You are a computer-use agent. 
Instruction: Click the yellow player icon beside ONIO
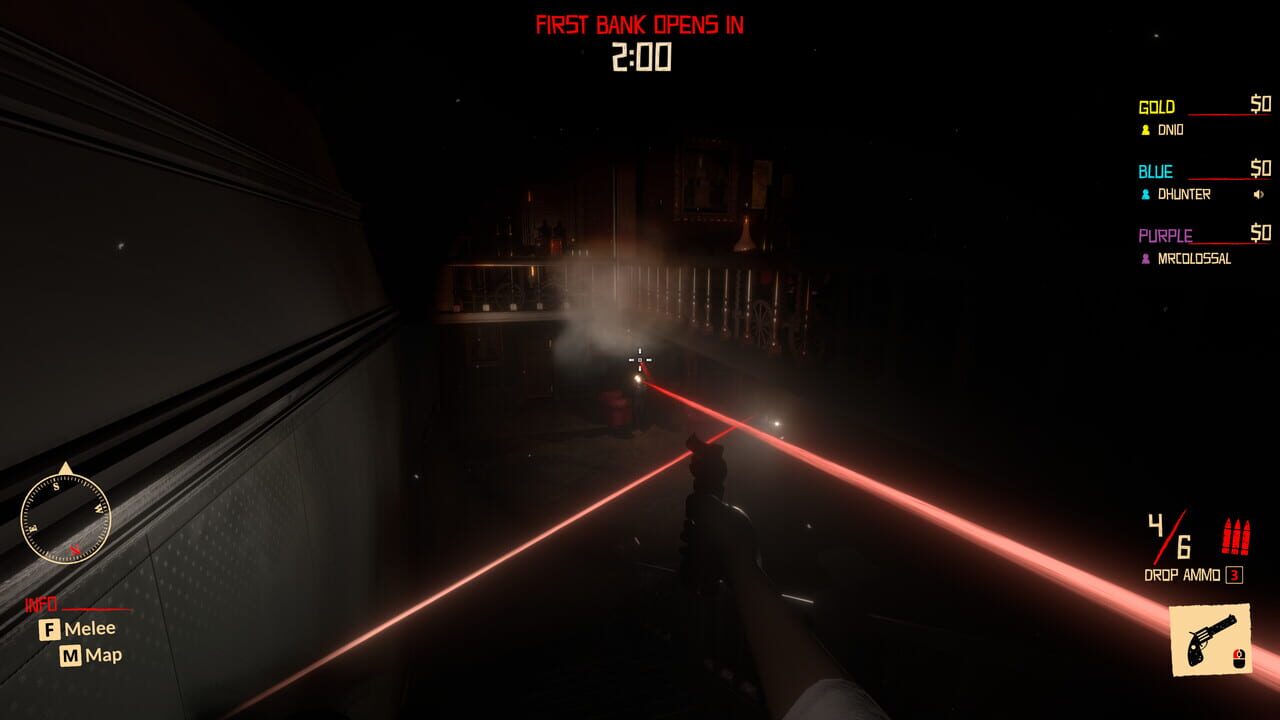coord(1145,130)
